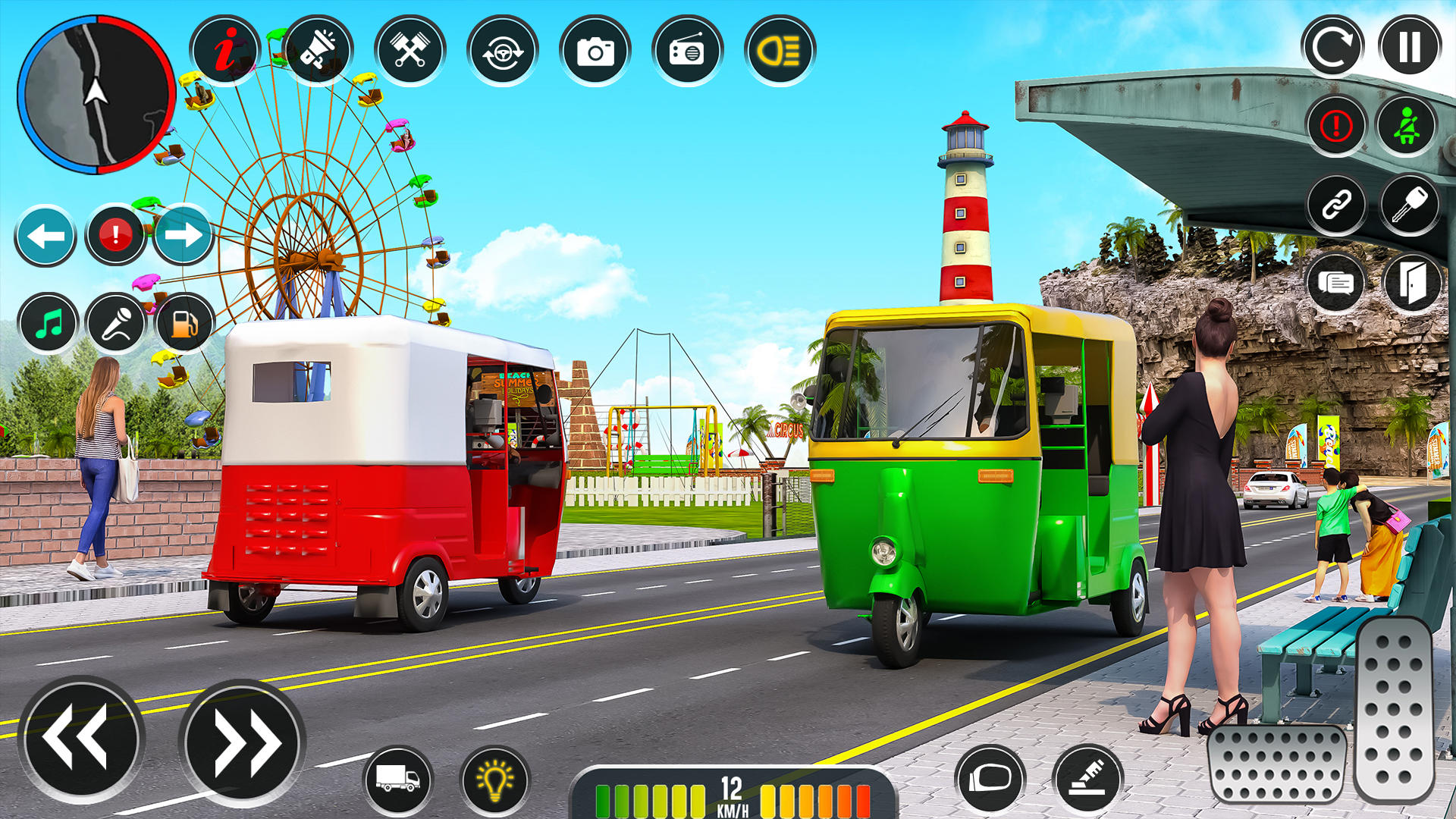Screen dimensions: 1456x819
Task: Open the engine pistons icon
Action: [411, 49]
